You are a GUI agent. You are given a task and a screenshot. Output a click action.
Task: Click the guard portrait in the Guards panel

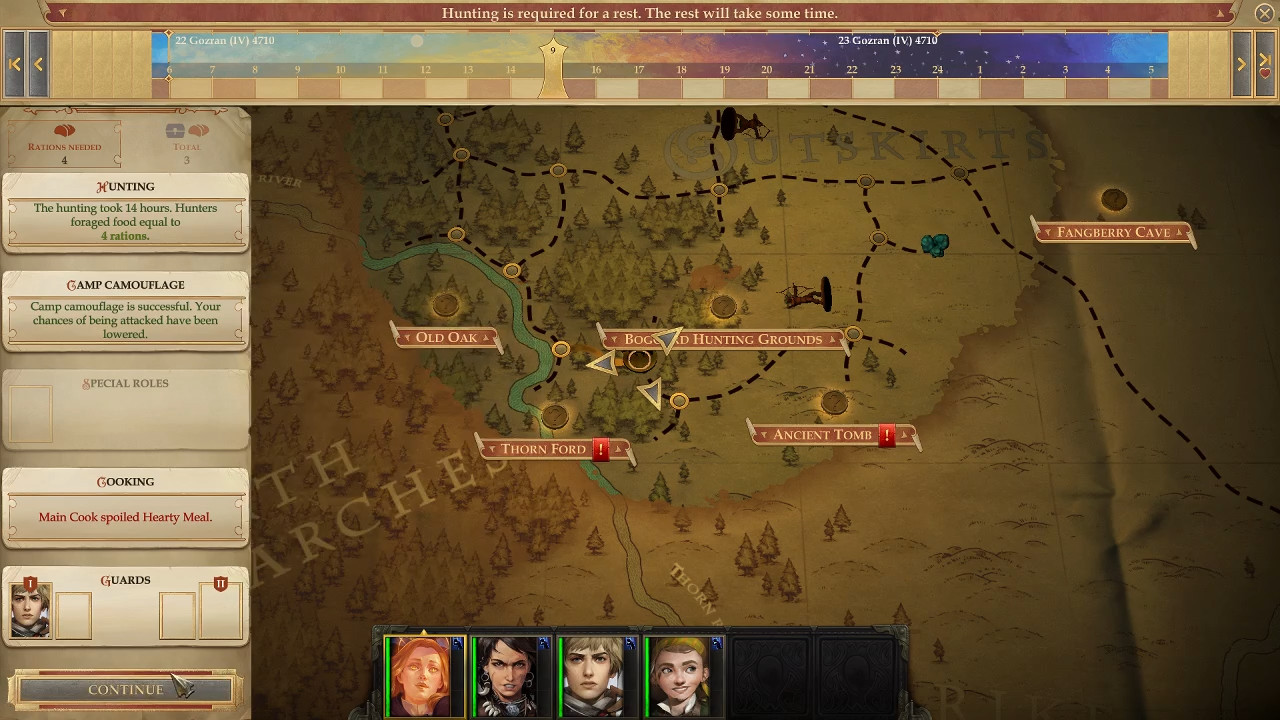point(30,612)
